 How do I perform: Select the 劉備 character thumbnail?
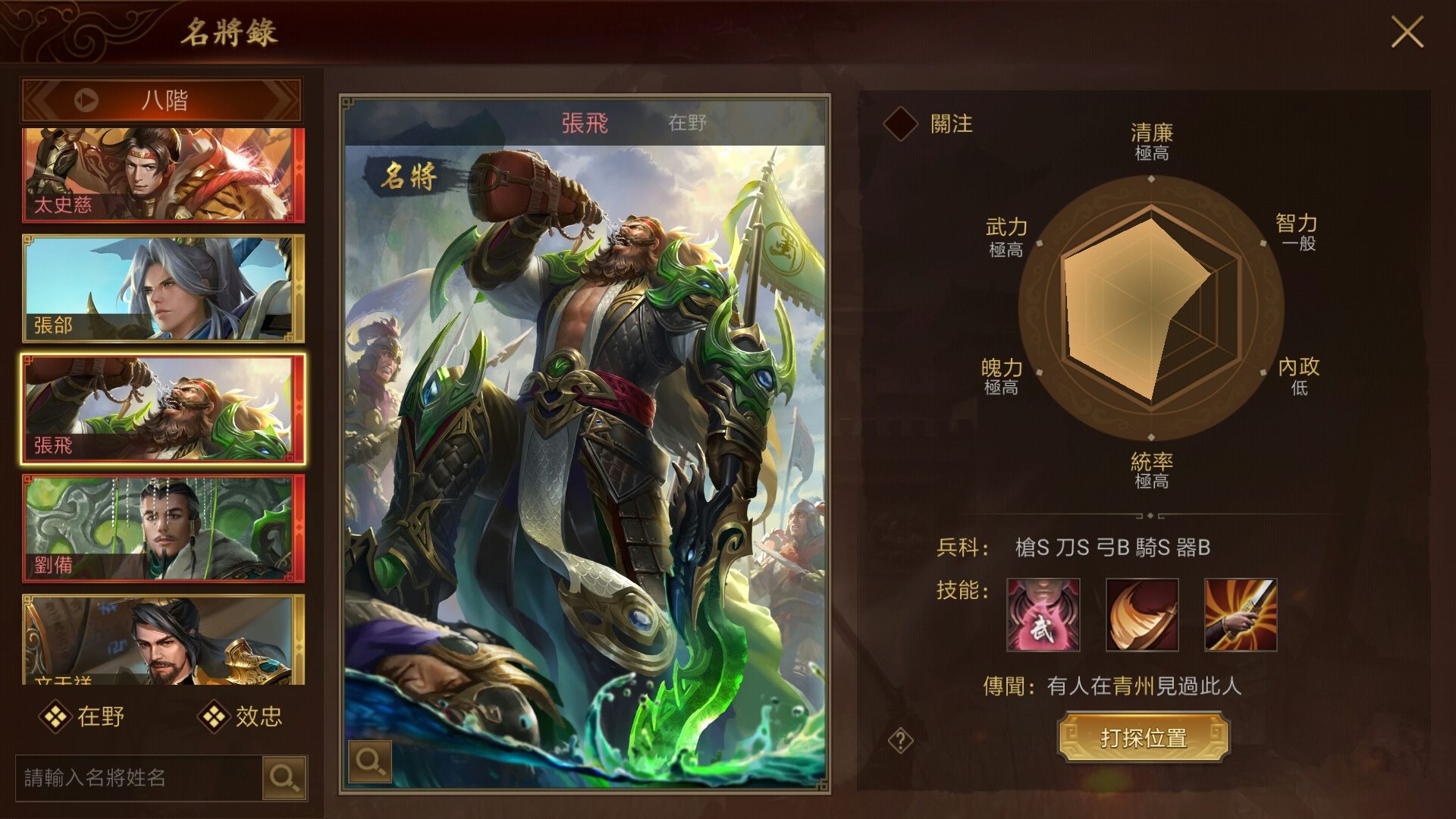[x=159, y=529]
